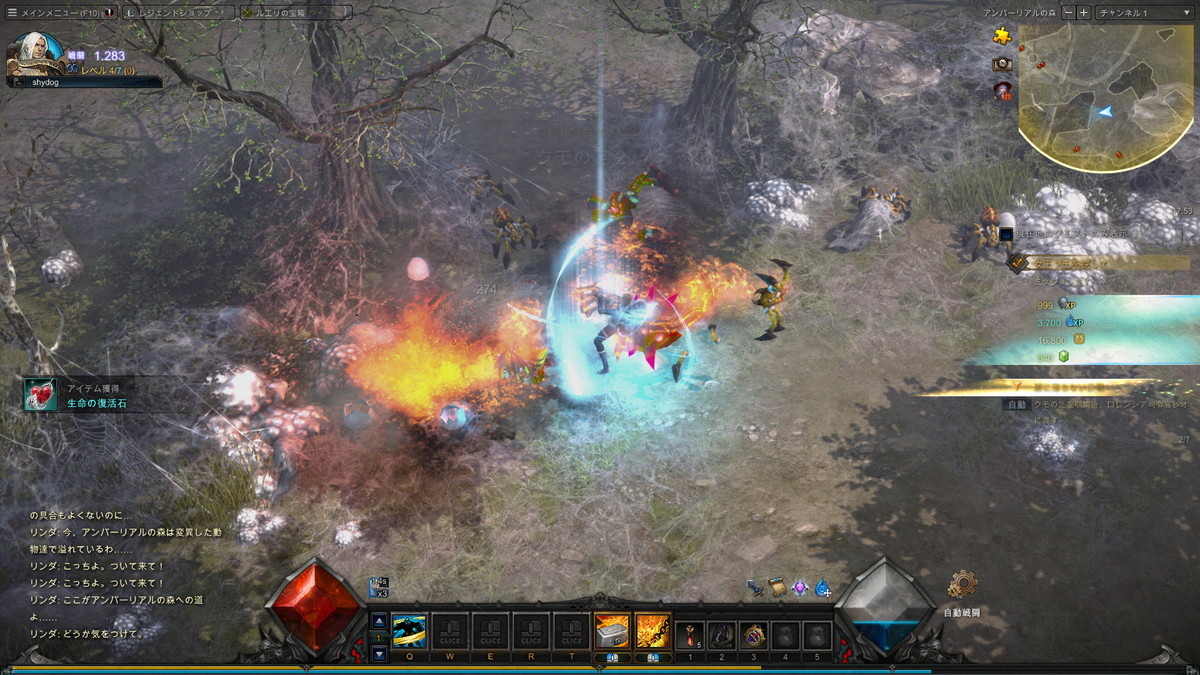Toggle auto battle (自動戦闘) gear button
The height and width of the screenshot is (675, 1200).
[x=962, y=585]
